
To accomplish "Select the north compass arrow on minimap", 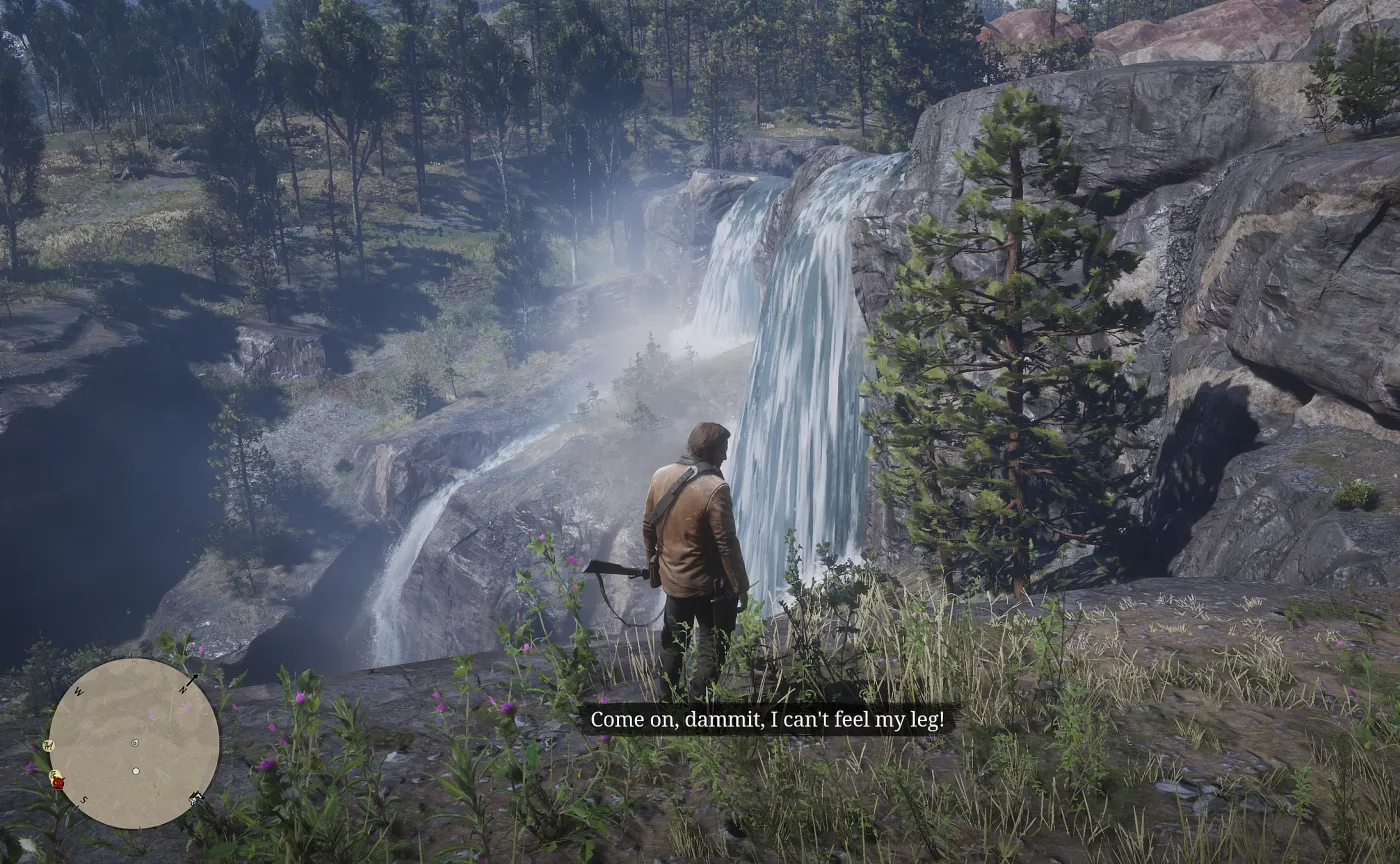I will pyautogui.click(x=192, y=679).
